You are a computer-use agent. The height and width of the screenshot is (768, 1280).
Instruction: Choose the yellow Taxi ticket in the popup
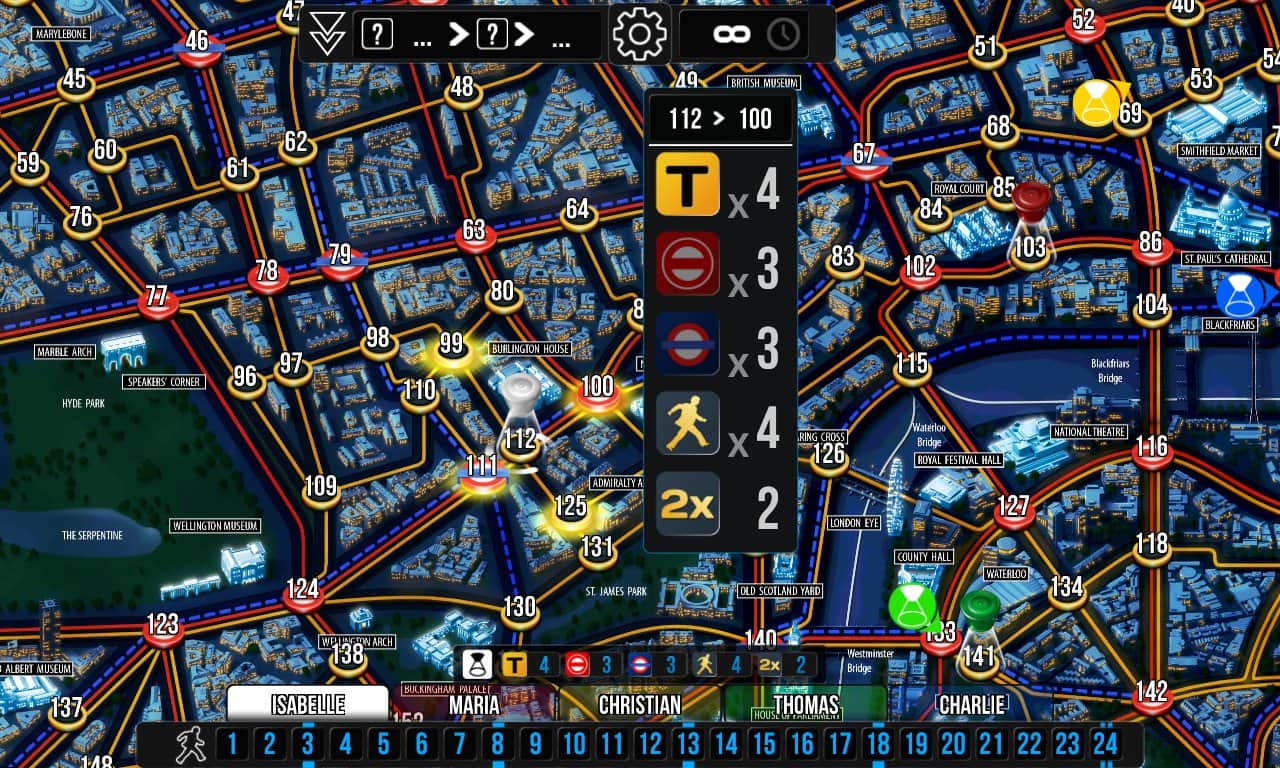[x=688, y=184]
